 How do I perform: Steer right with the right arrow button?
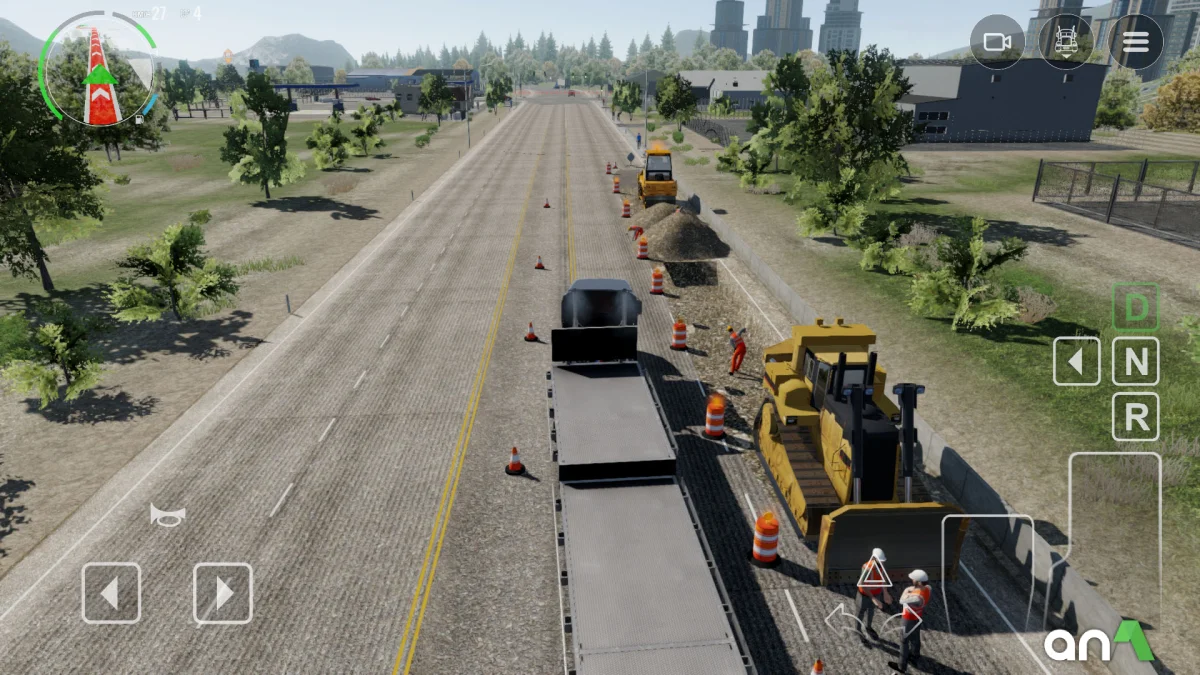coord(223,593)
